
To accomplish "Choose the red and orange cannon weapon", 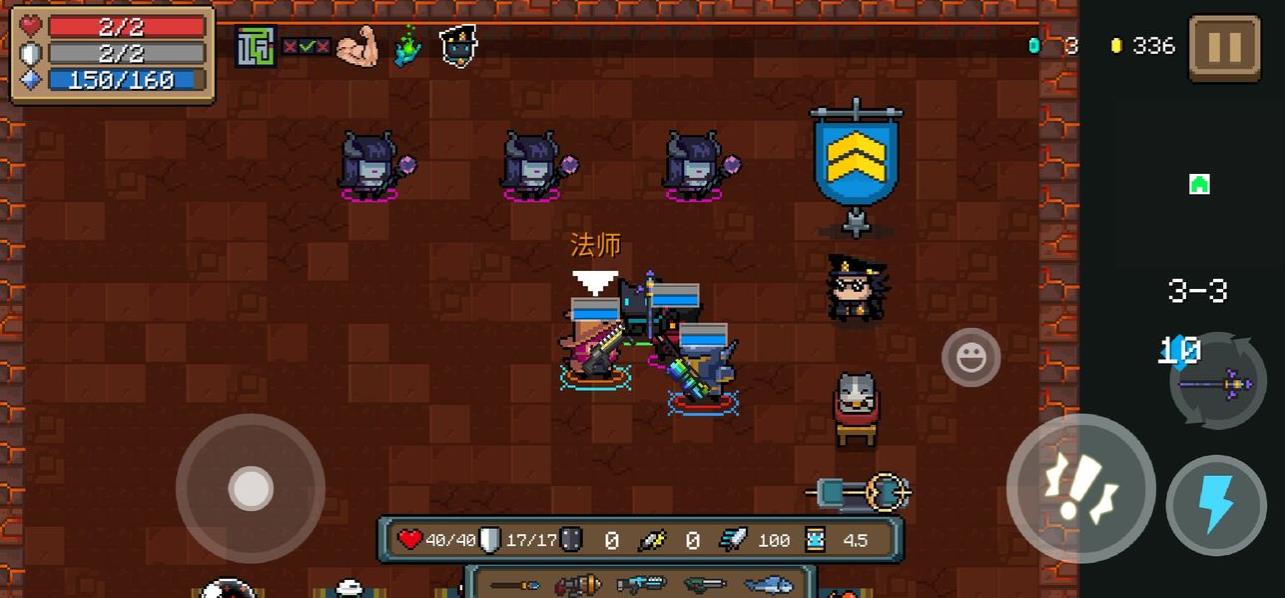I will 578,585.
